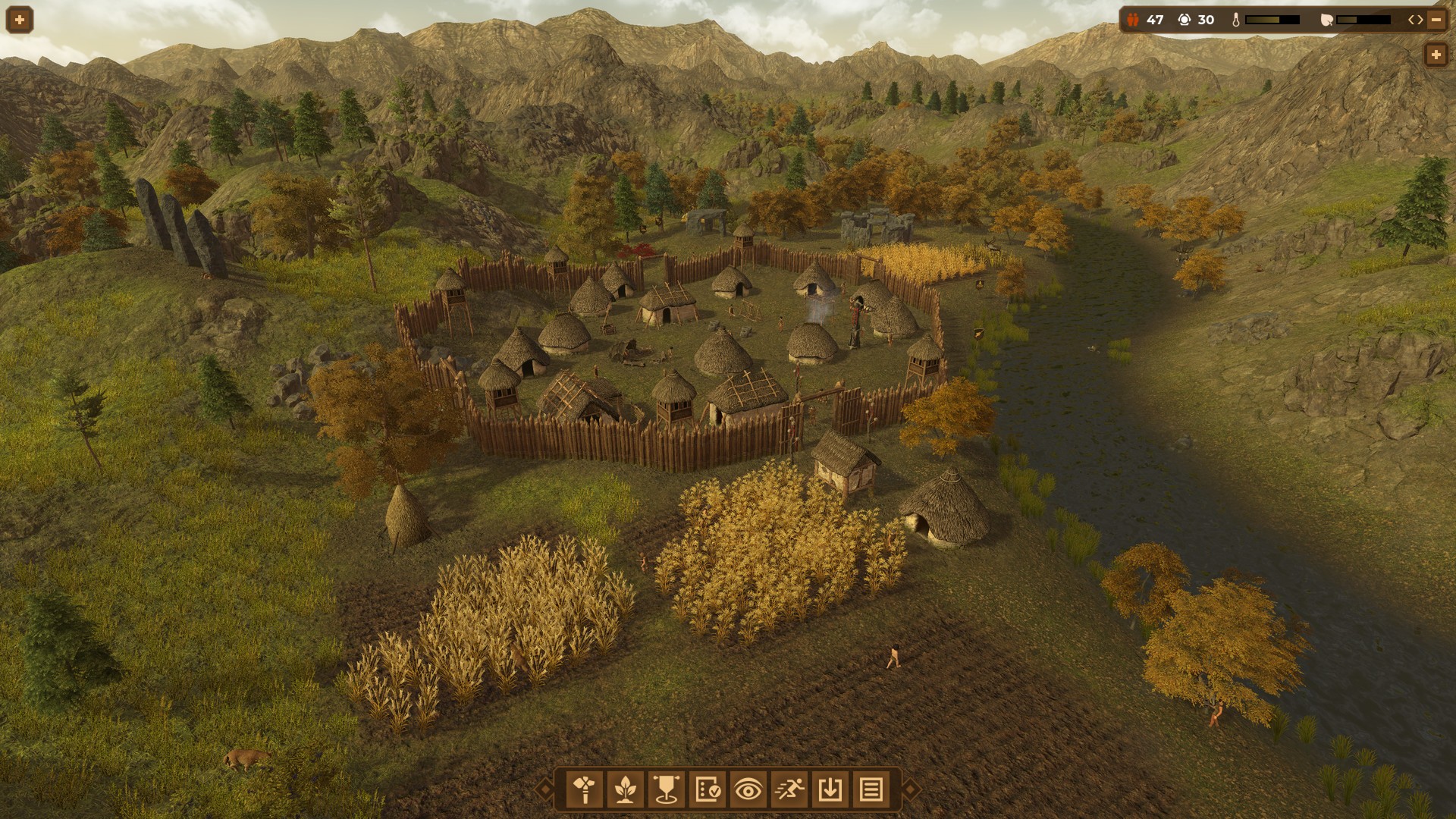This screenshot has height=819, width=1456.
Task: Open the stats log panel
Action: [x=873, y=789]
